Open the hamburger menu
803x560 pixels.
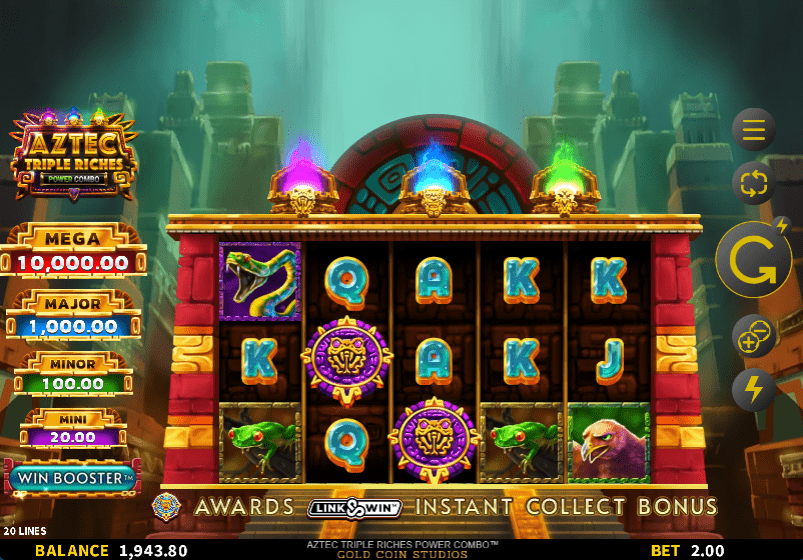click(753, 129)
